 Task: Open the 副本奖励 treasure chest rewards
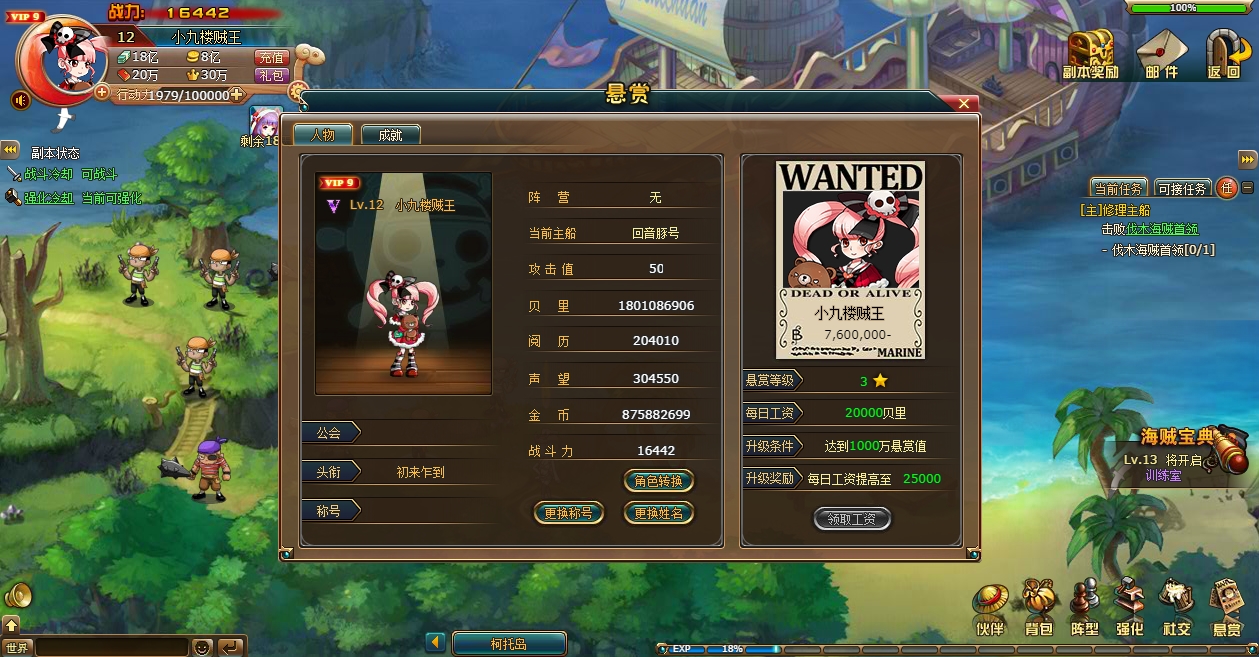1090,54
